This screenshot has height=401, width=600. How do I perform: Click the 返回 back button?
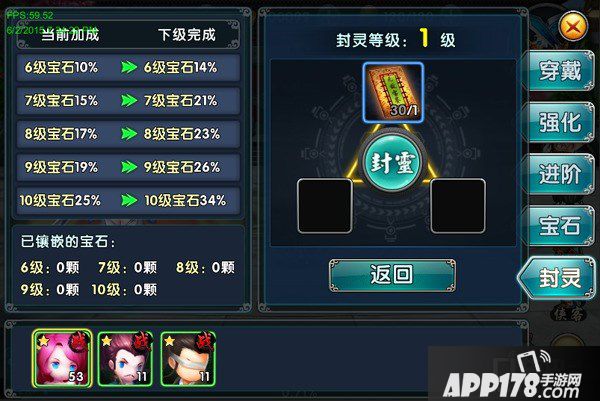pos(392,275)
